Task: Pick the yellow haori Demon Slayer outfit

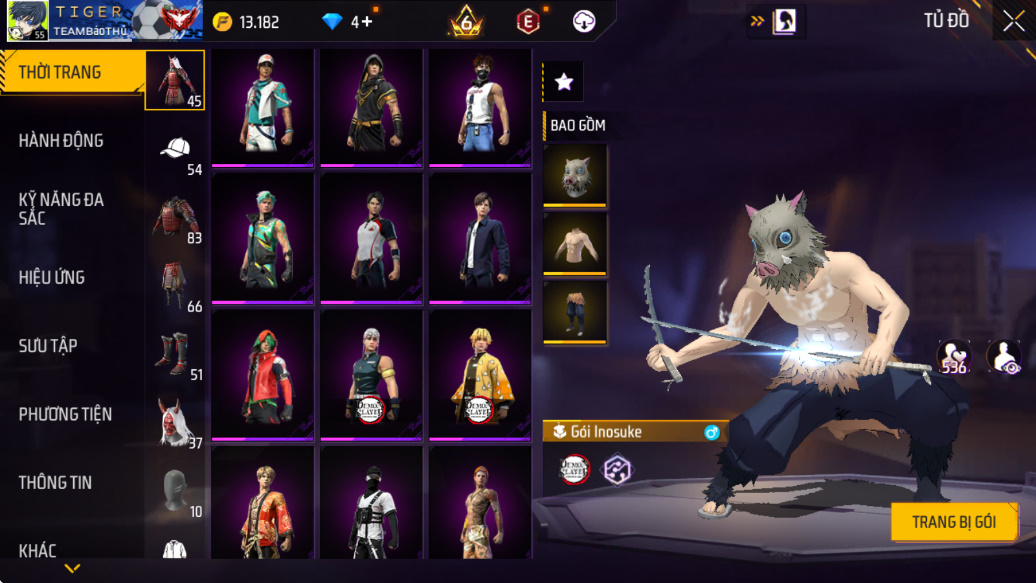Action: point(480,375)
